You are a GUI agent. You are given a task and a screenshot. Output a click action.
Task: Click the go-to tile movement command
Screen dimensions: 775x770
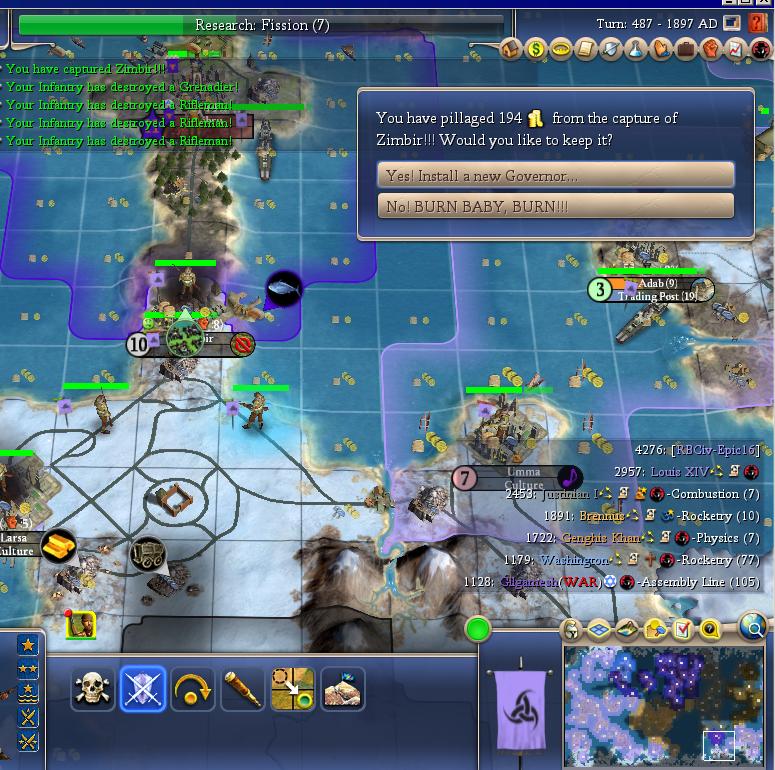(x=293, y=689)
